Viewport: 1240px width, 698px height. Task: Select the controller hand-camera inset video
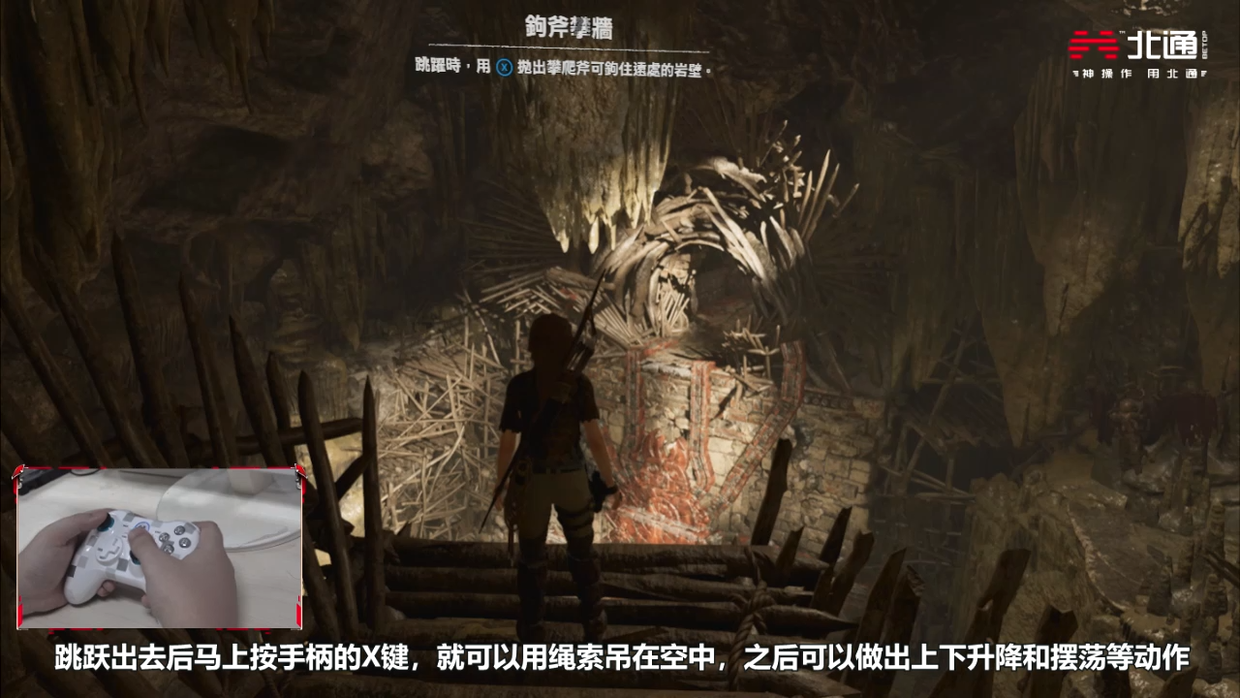(x=159, y=547)
